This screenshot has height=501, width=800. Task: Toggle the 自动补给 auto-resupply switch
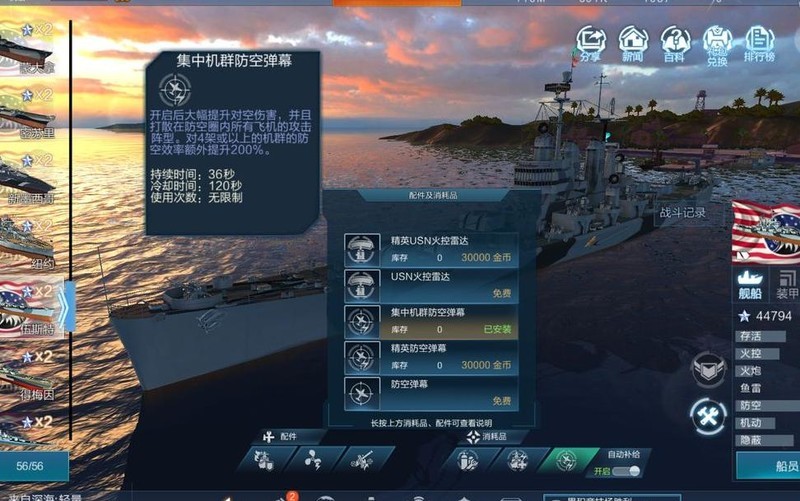click(626, 471)
